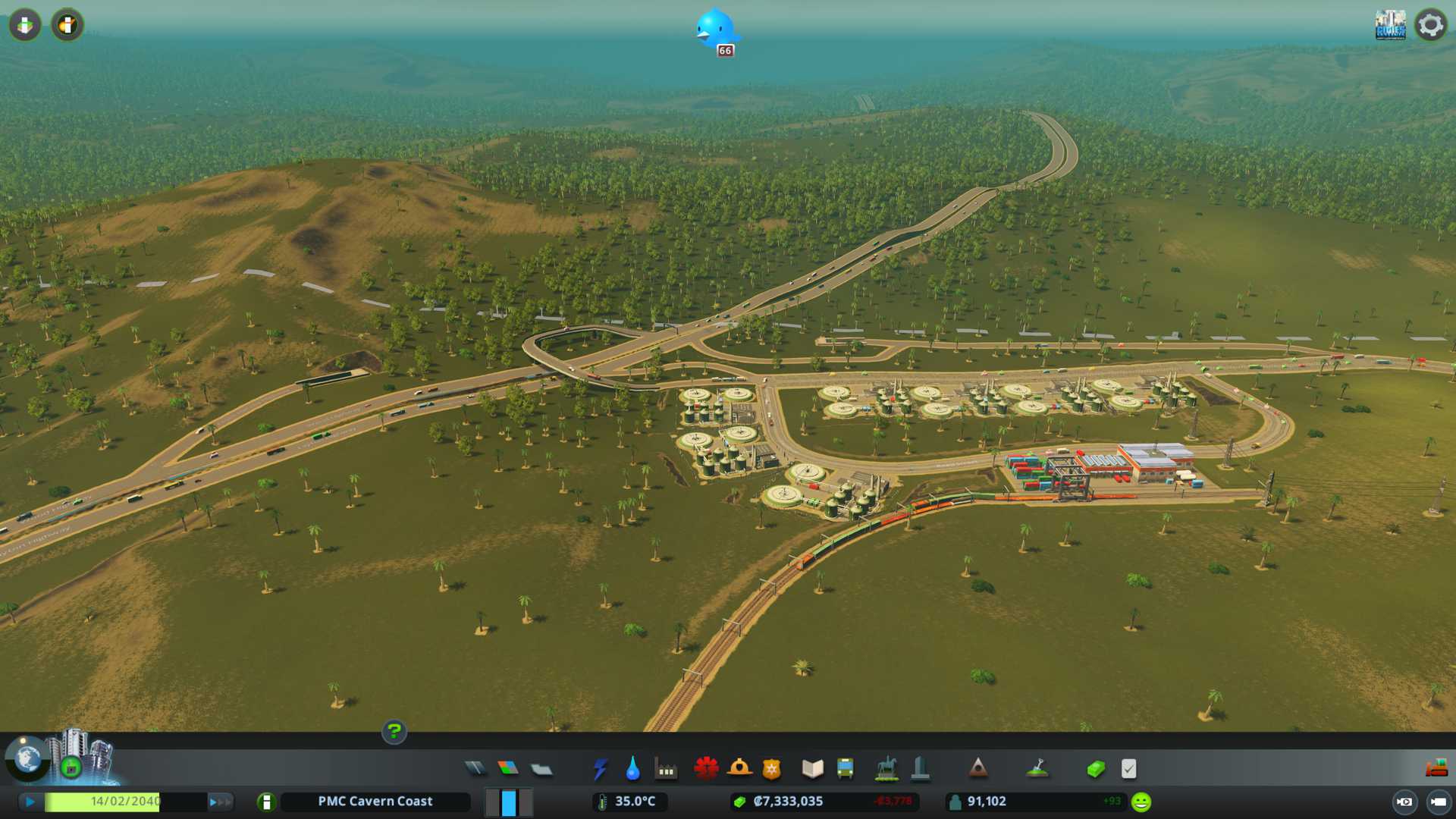1456x819 pixels.
Task: Open the Parks statue menu
Action: (x=886, y=769)
